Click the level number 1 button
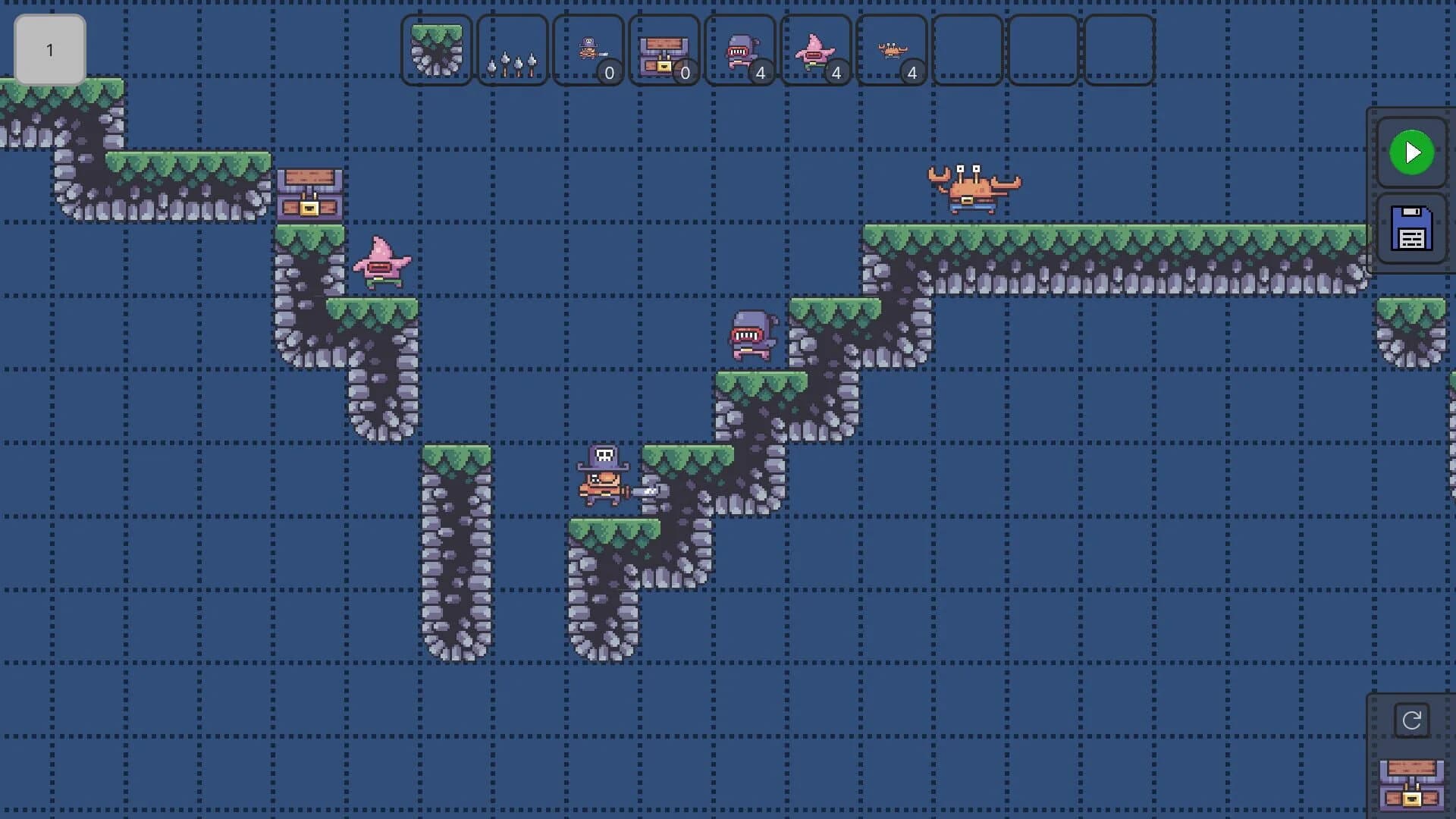1456x819 pixels. pyautogui.click(x=50, y=50)
